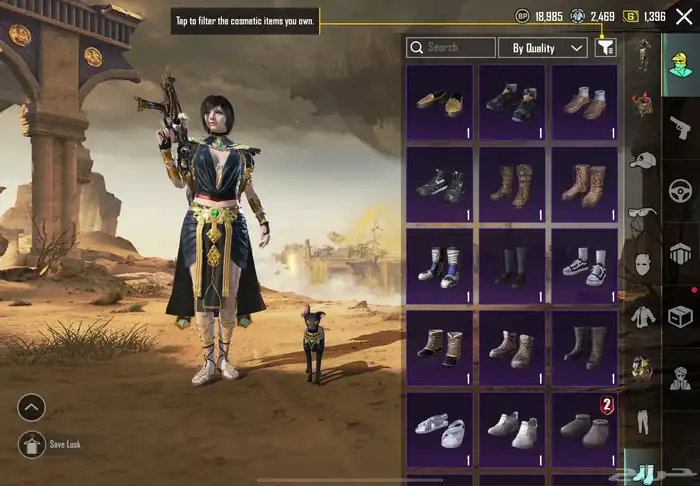
Task: Select the sunglasses category
Action: pos(640,211)
